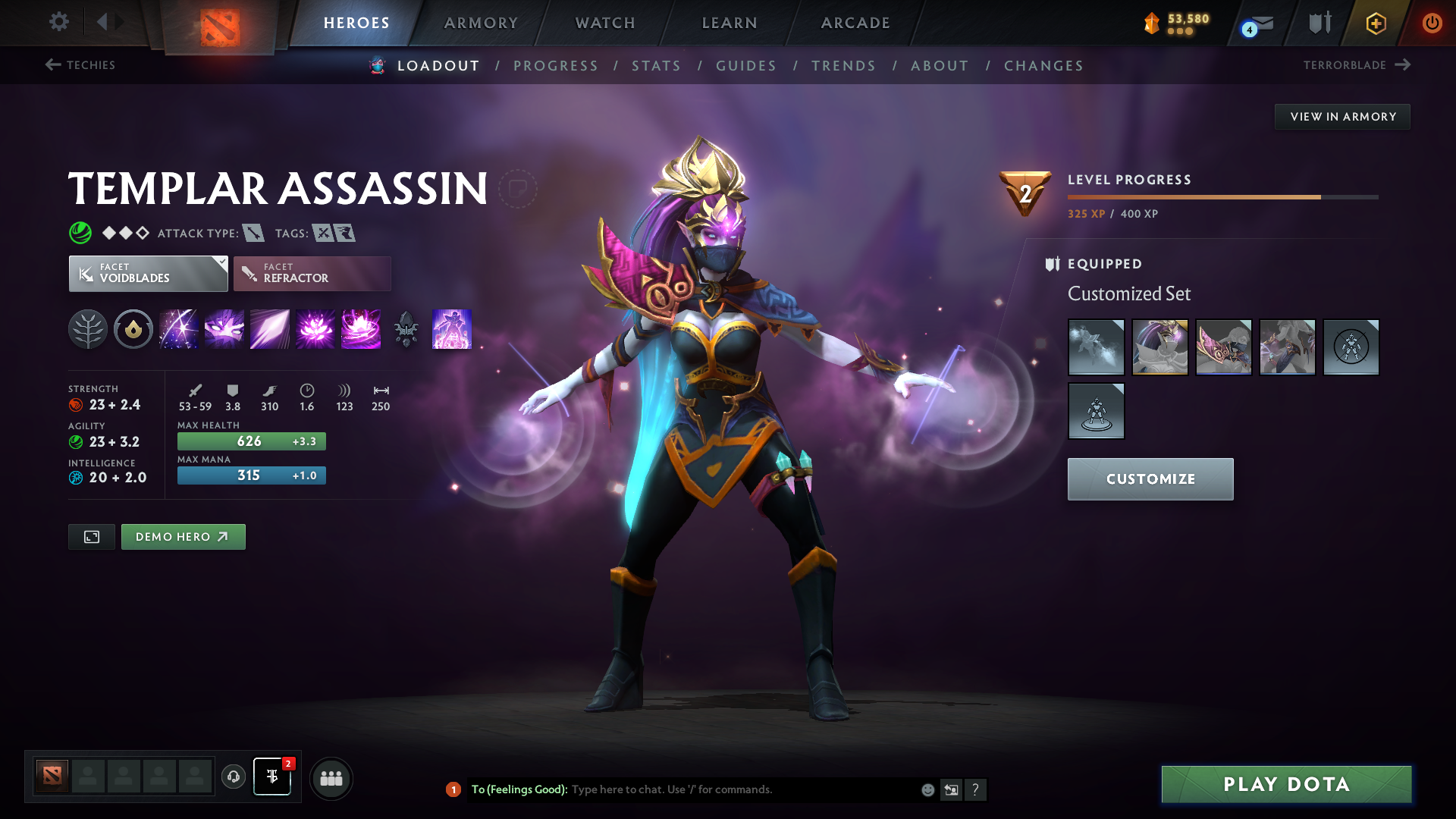1456x819 pixels.
Task: Choose the Voidblades facet
Action: [148, 273]
